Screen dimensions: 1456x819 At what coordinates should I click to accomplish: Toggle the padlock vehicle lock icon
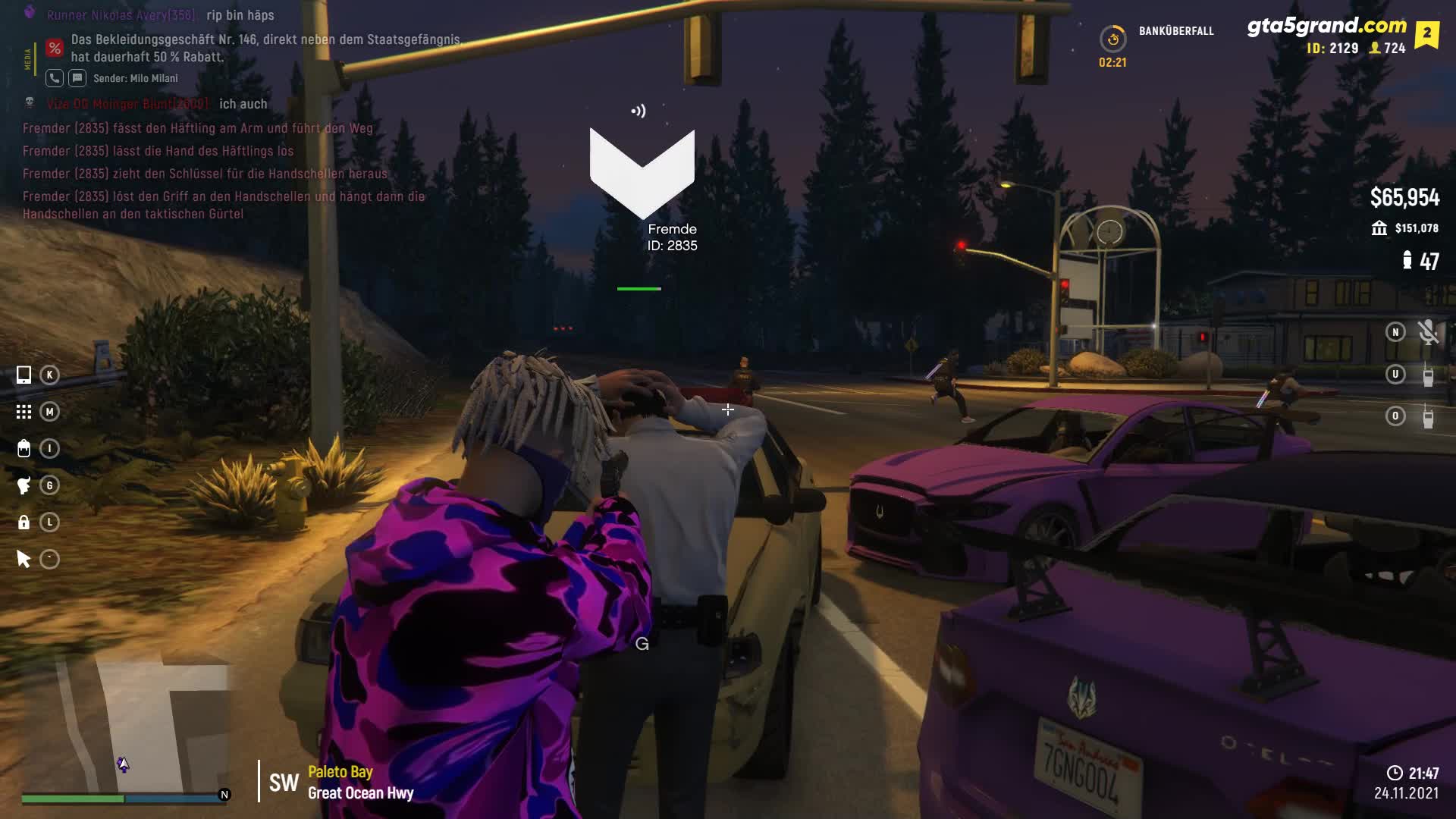coord(24,522)
